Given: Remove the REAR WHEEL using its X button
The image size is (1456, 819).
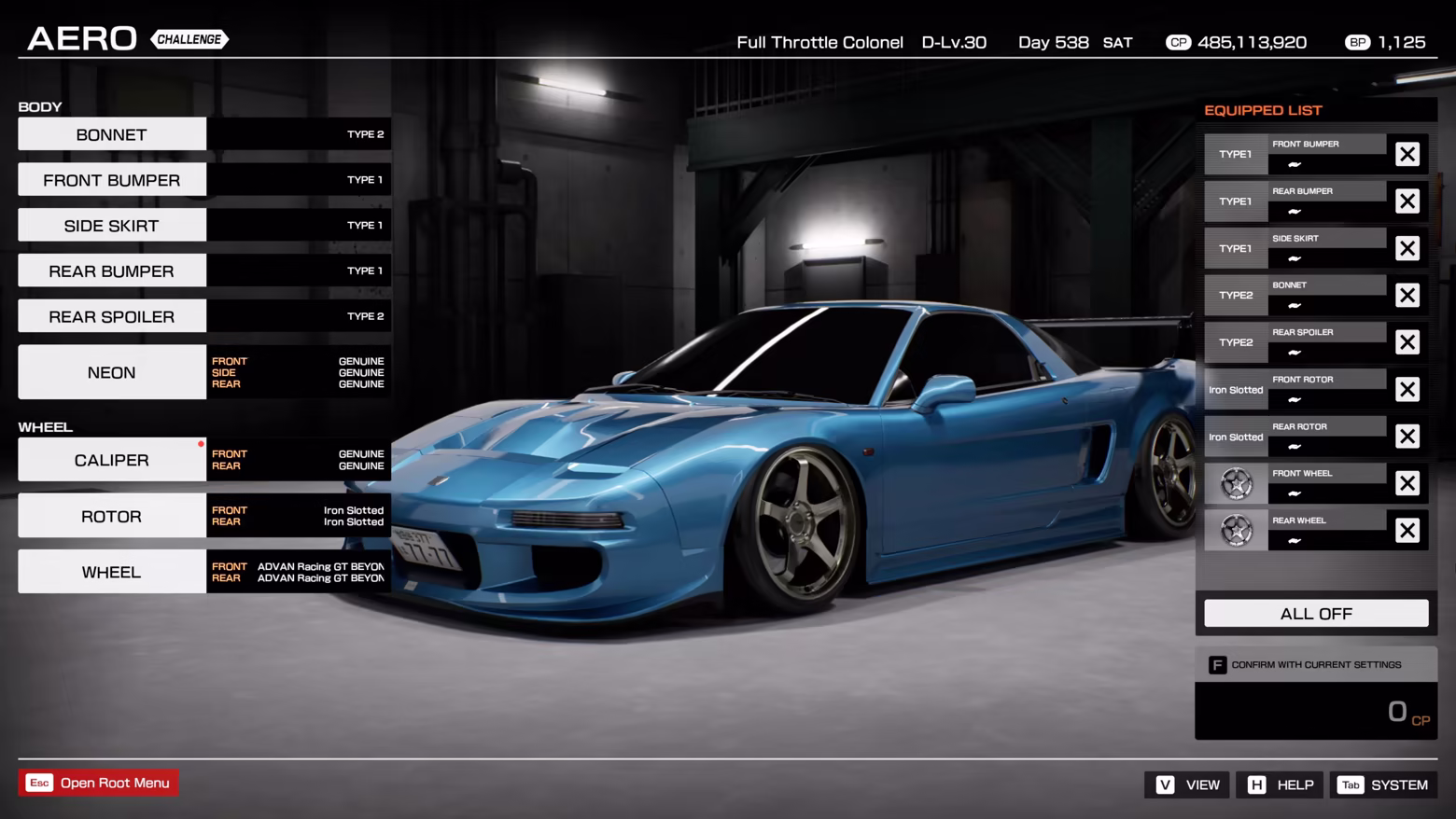Looking at the screenshot, I should [1407, 530].
